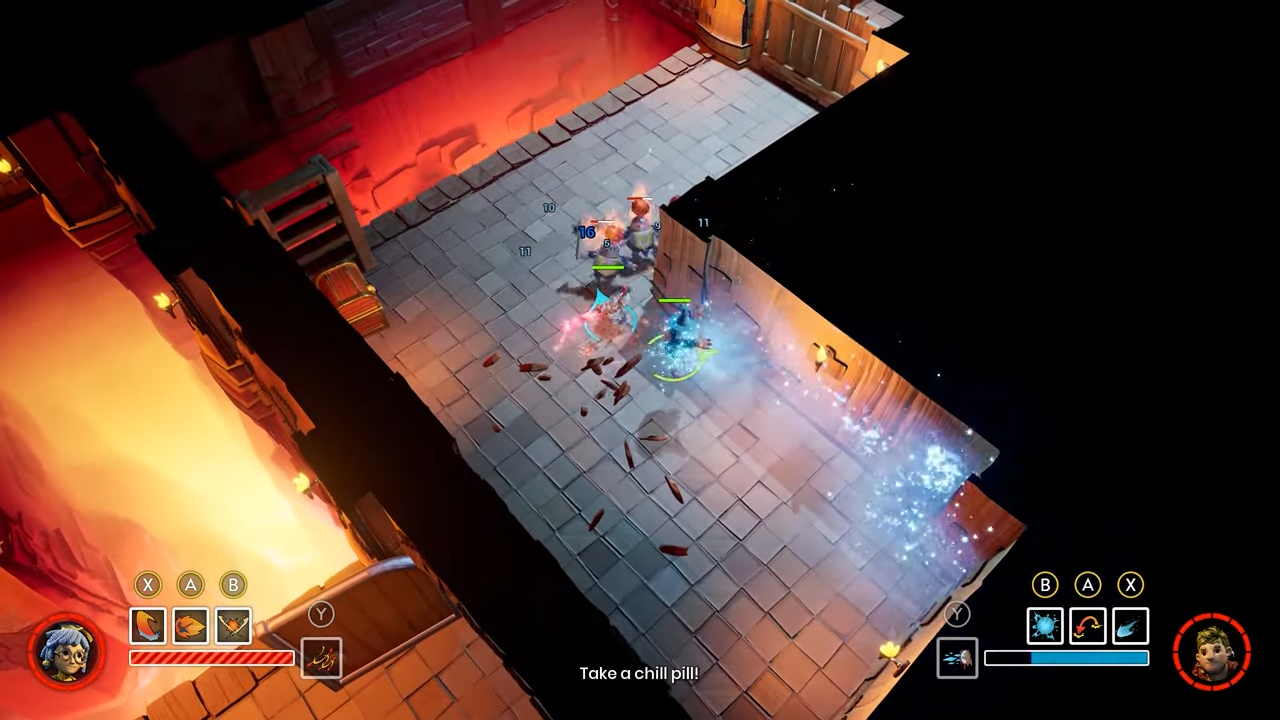Click Cody's blue ability charge meter

point(1066,658)
